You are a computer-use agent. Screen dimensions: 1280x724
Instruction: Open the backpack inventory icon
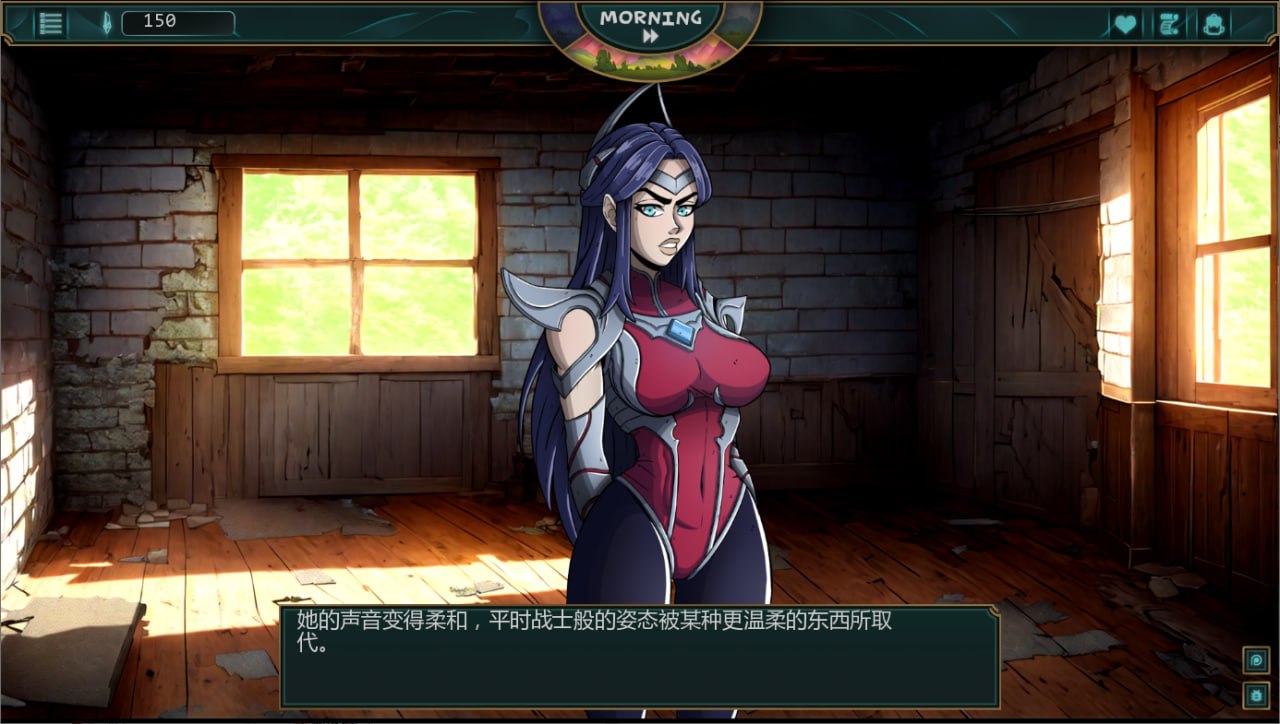[1214, 24]
